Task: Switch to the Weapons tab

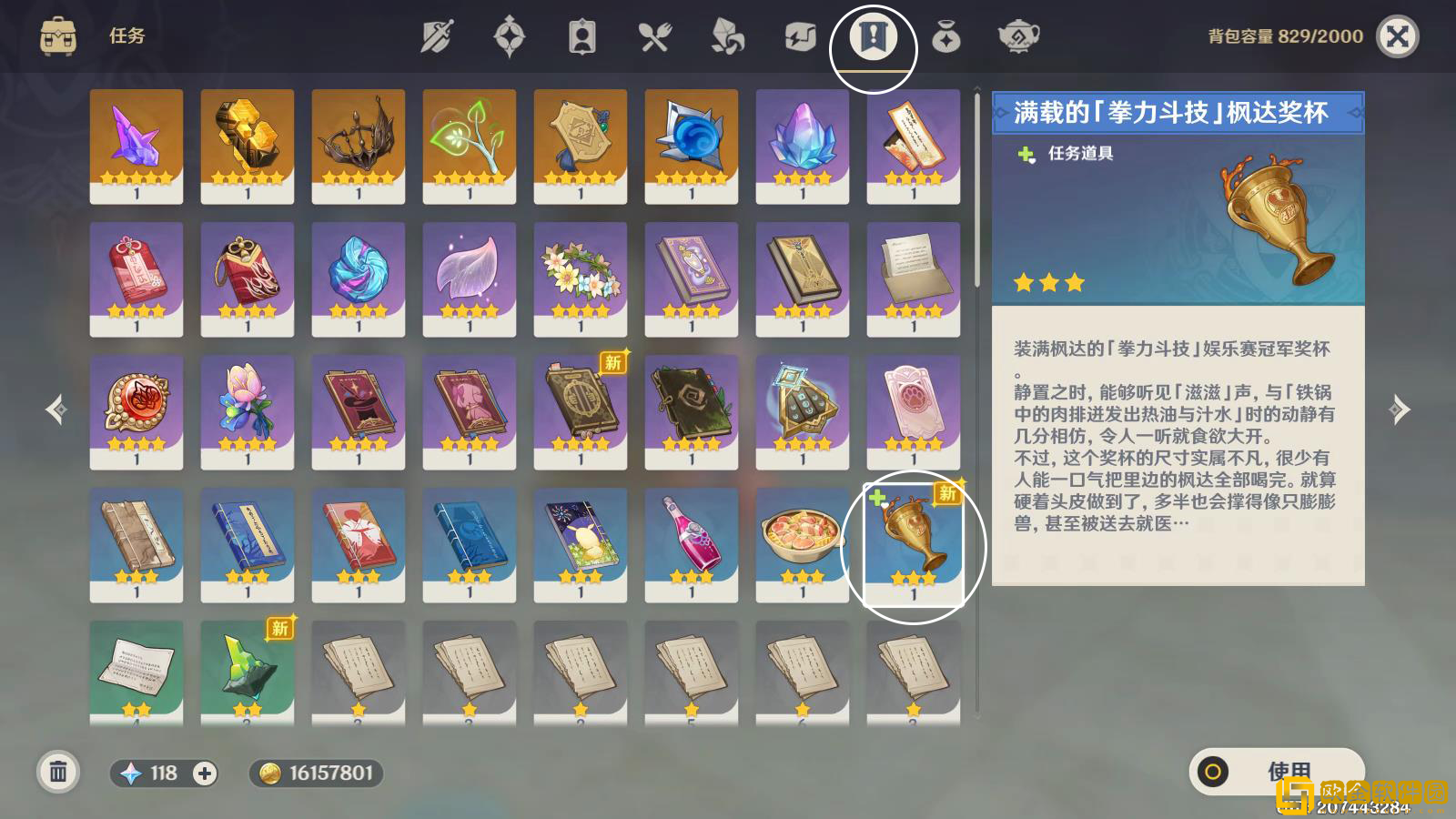Action: pyautogui.click(x=438, y=36)
